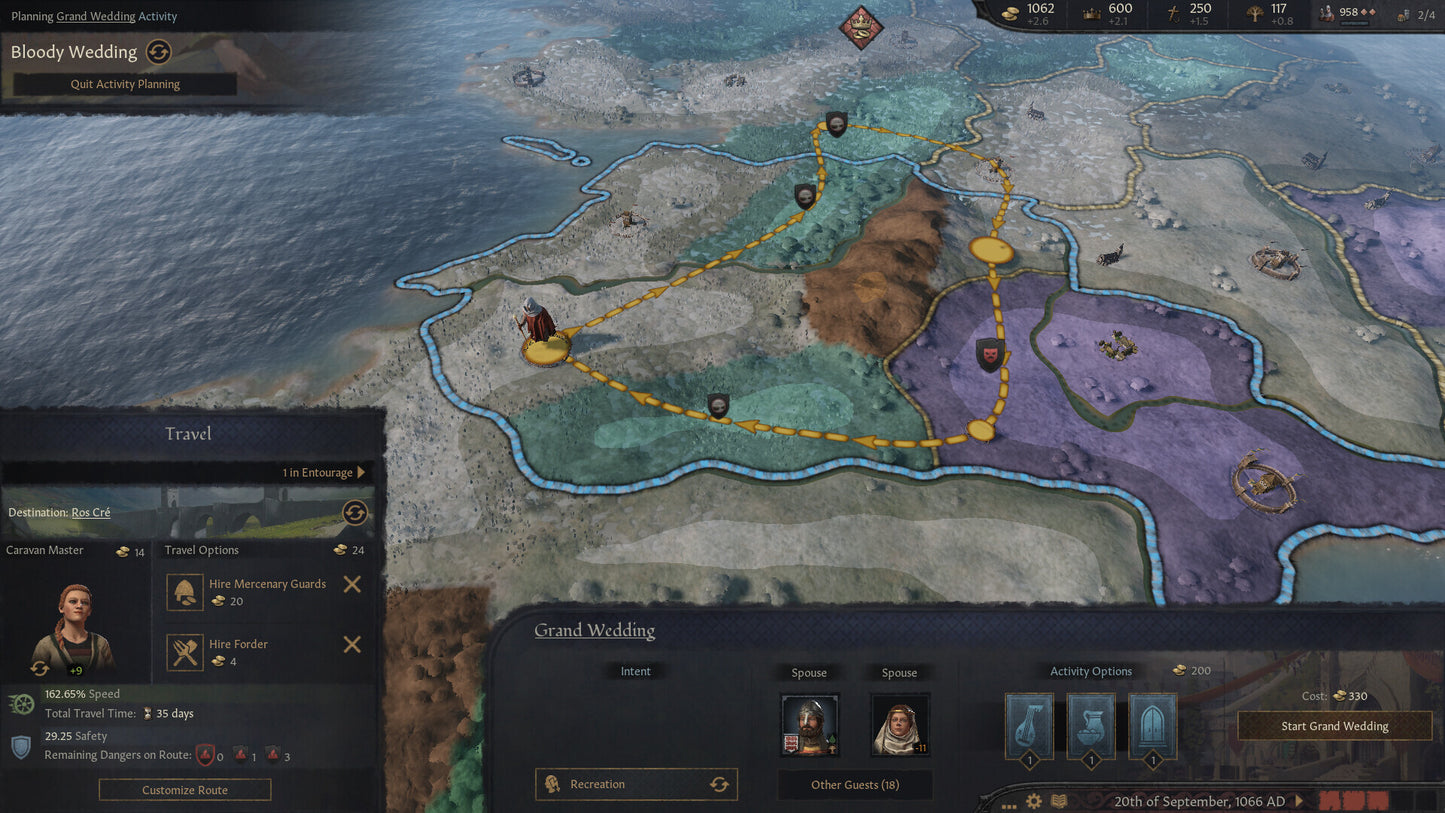Image resolution: width=1445 pixels, height=813 pixels.
Task: Click the Customize Route button
Action: [184, 789]
